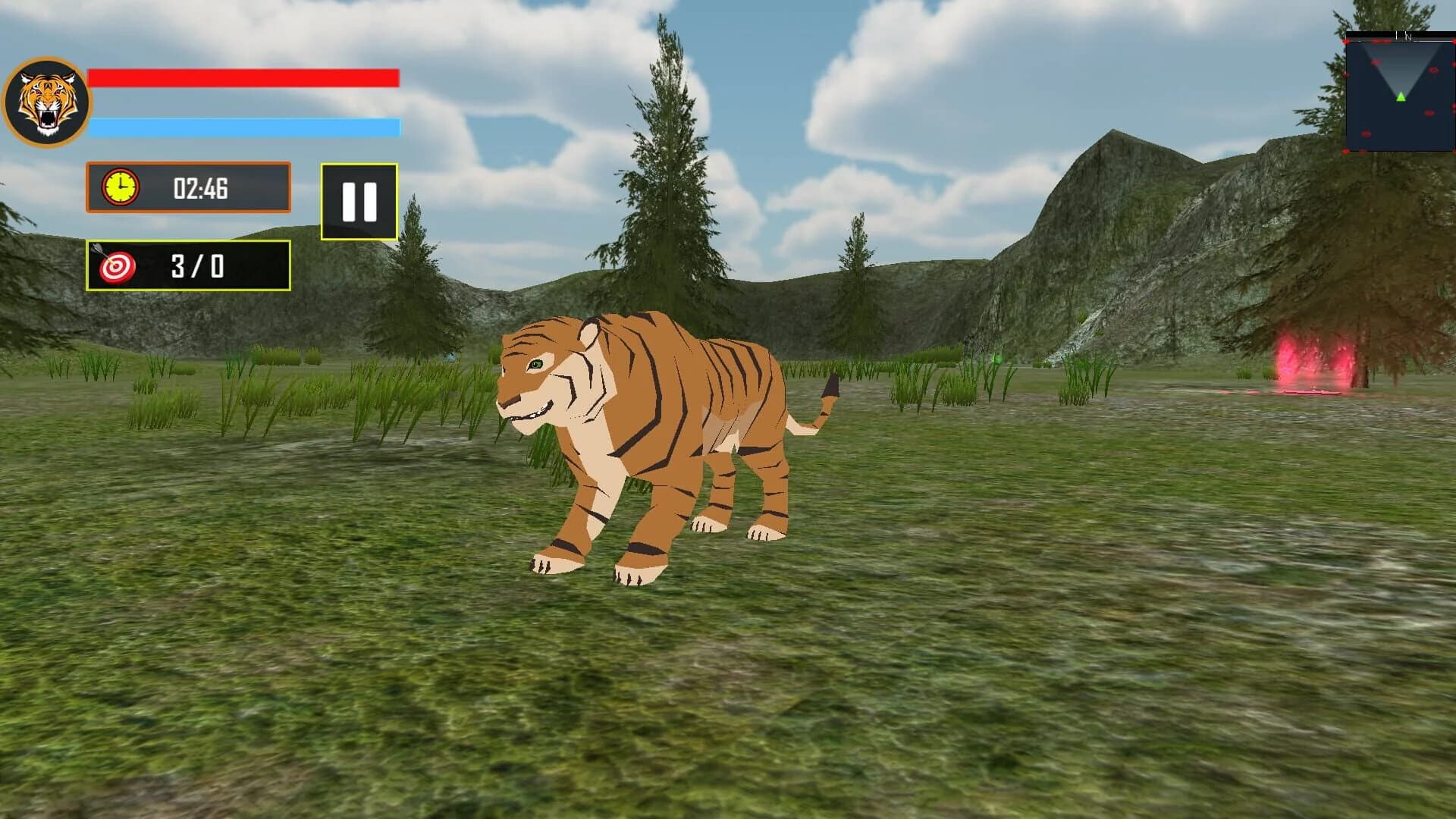Viewport: 1456px width, 819px height.
Task: Click the yellow-bordered objective panel
Action: click(x=187, y=267)
